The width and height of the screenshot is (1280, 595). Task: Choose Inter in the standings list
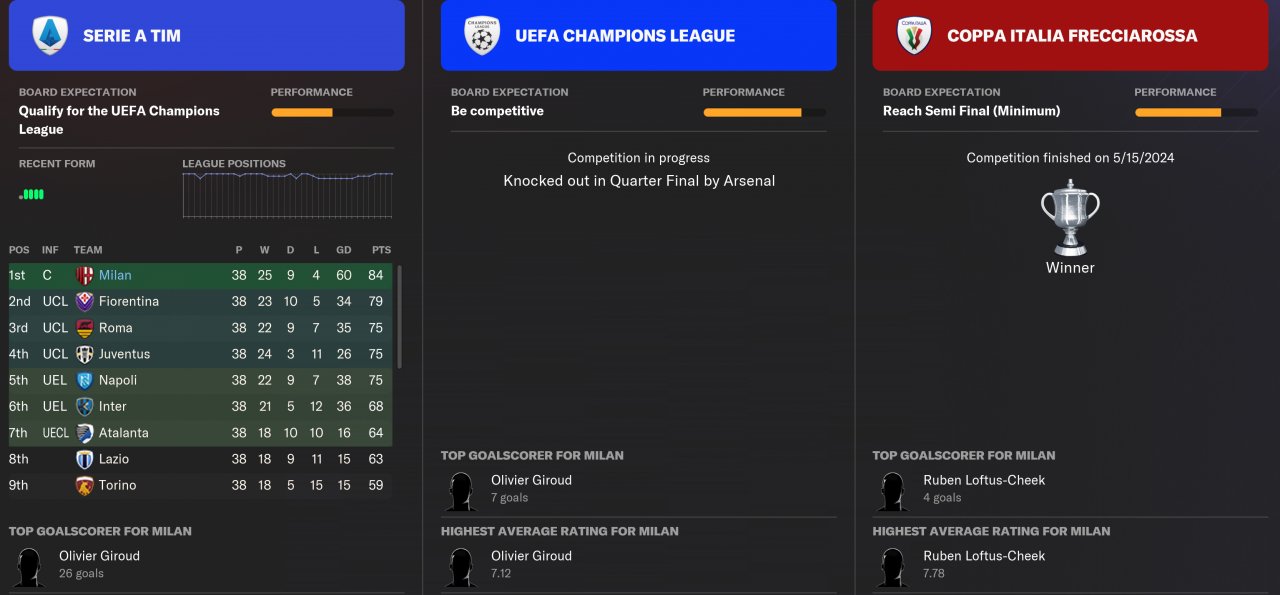[112, 406]
